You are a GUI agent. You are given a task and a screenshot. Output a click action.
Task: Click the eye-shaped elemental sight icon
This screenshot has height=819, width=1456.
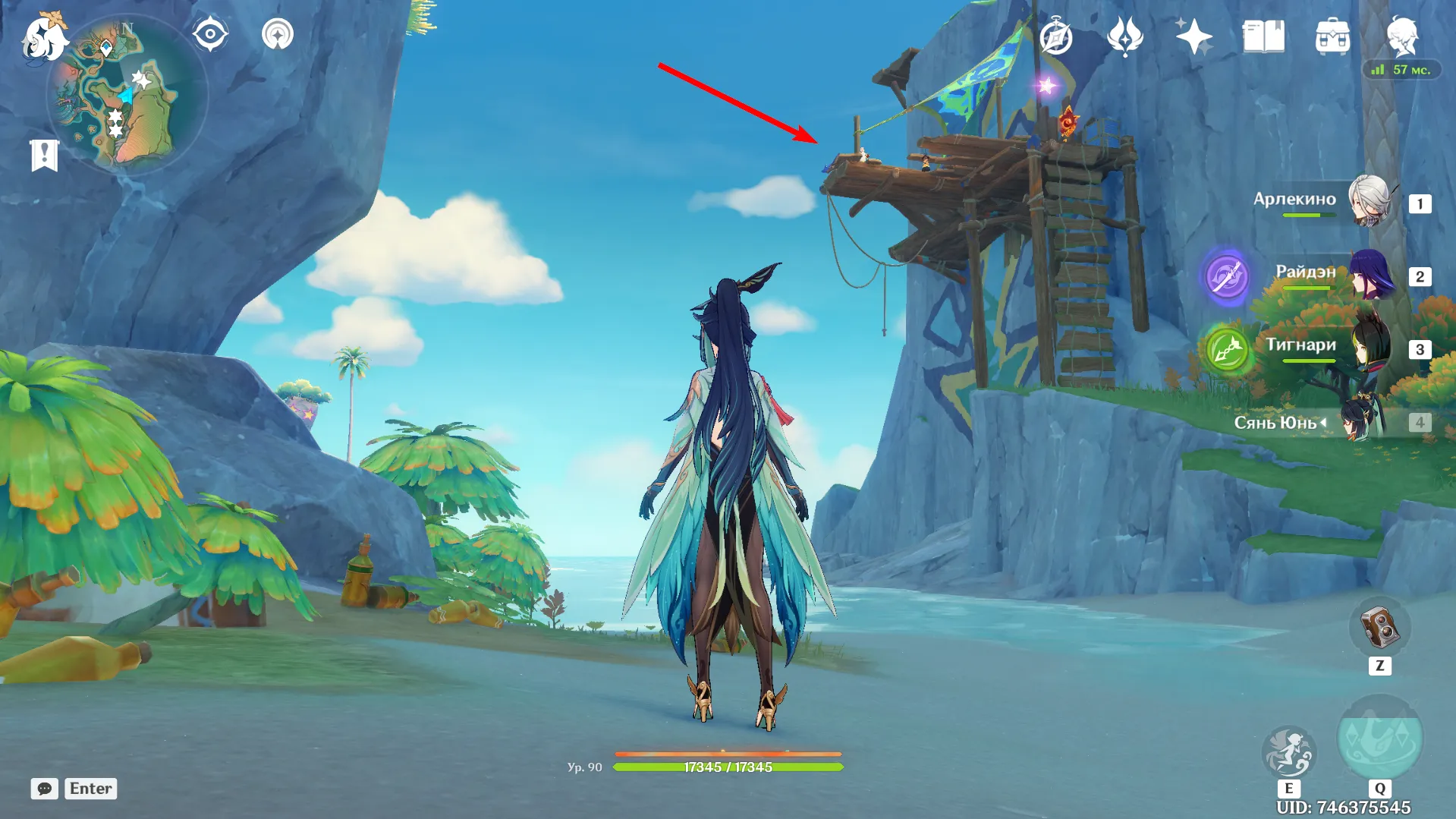210,34
